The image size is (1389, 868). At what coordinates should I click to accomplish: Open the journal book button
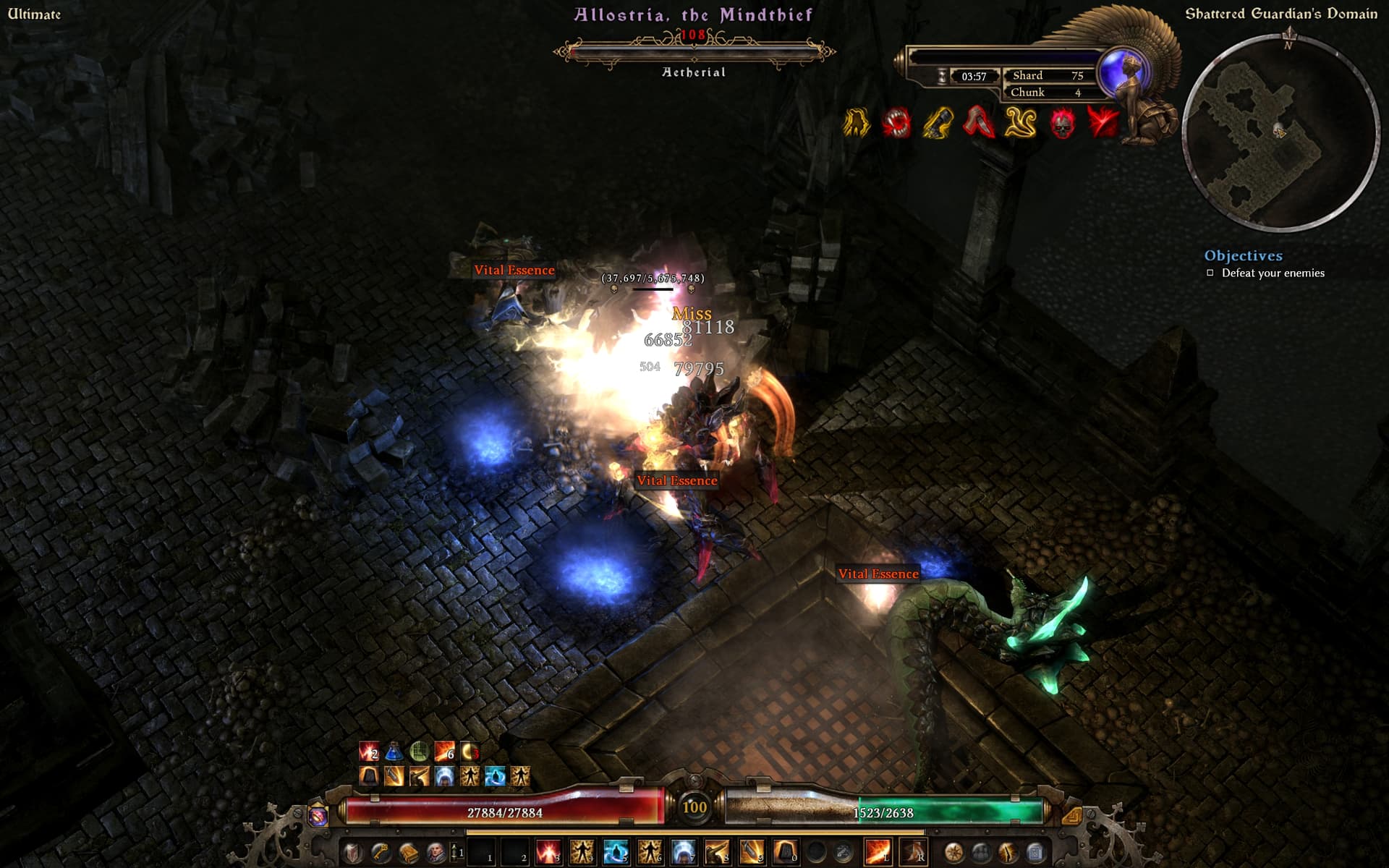tap(408, 852)
